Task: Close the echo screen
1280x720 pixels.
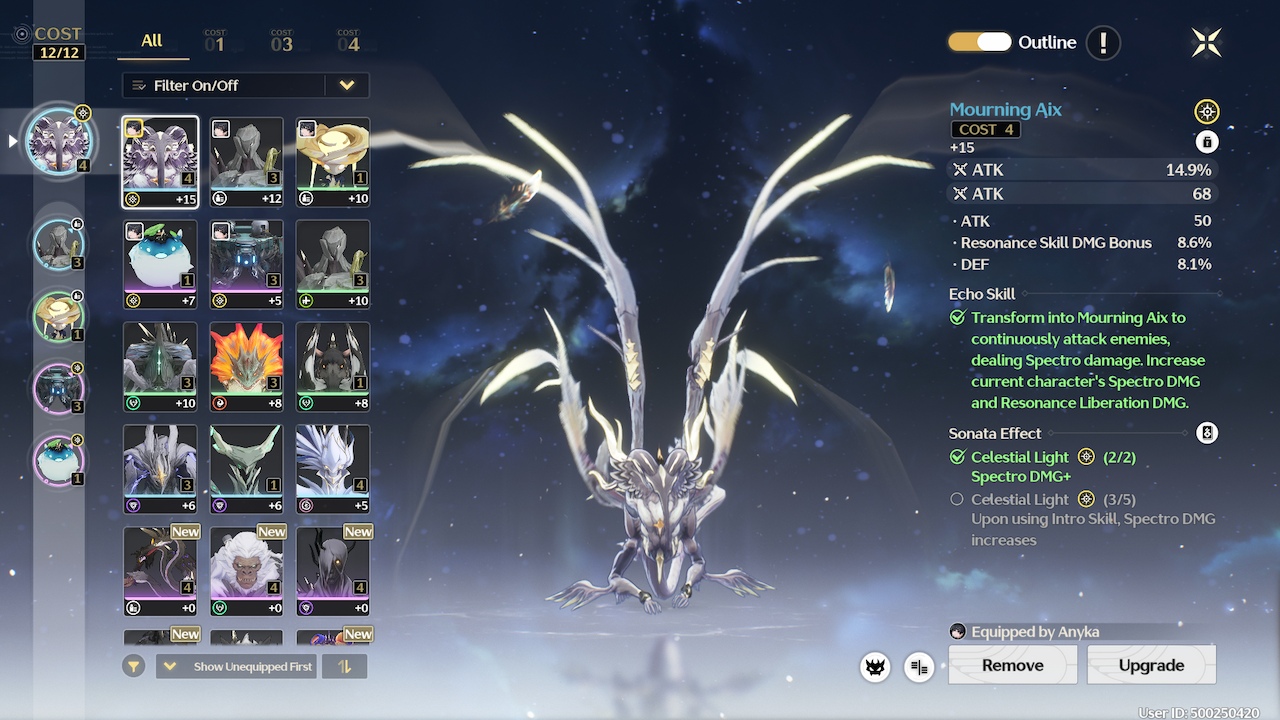Action: (x=1207, y=42)
